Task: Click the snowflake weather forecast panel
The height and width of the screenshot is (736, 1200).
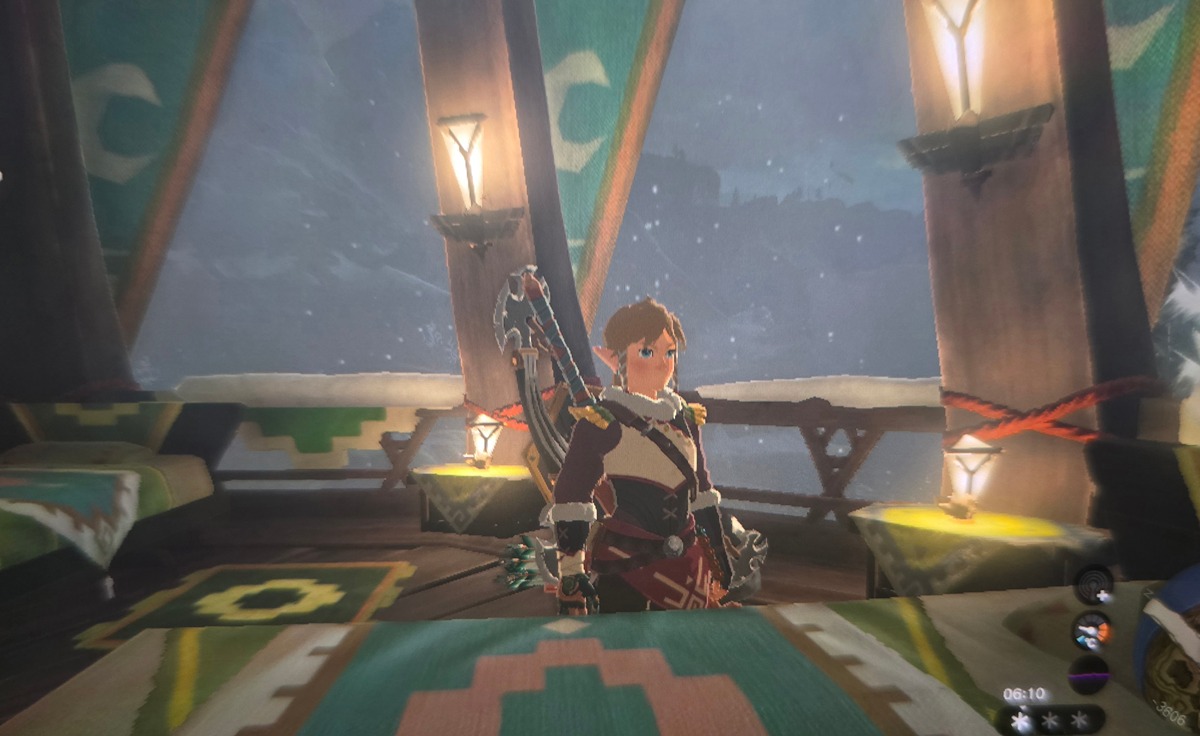Action: point(1050,719)
